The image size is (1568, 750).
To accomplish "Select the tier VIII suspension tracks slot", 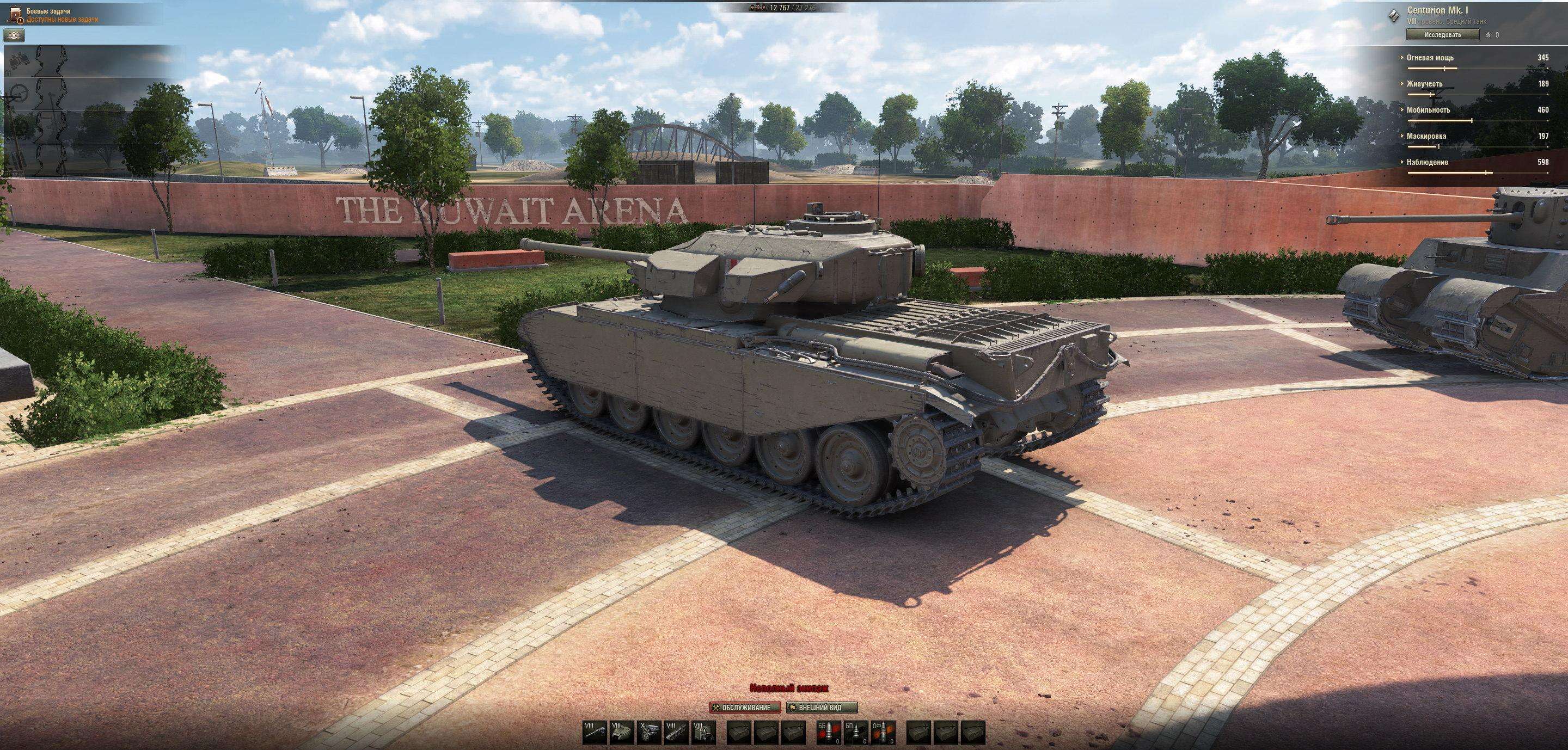I will click(675, 731).
